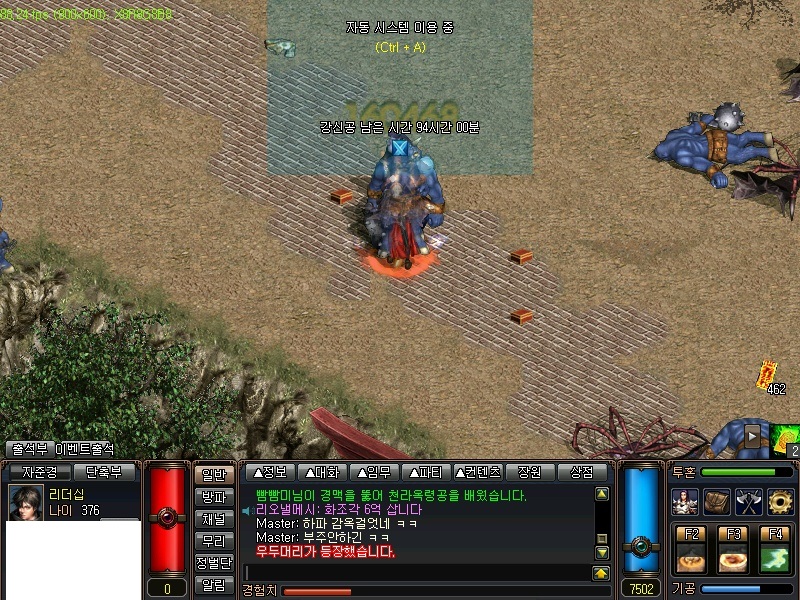Open the inventory bag icon
This screenshot has width=800, height=600.
717,501
